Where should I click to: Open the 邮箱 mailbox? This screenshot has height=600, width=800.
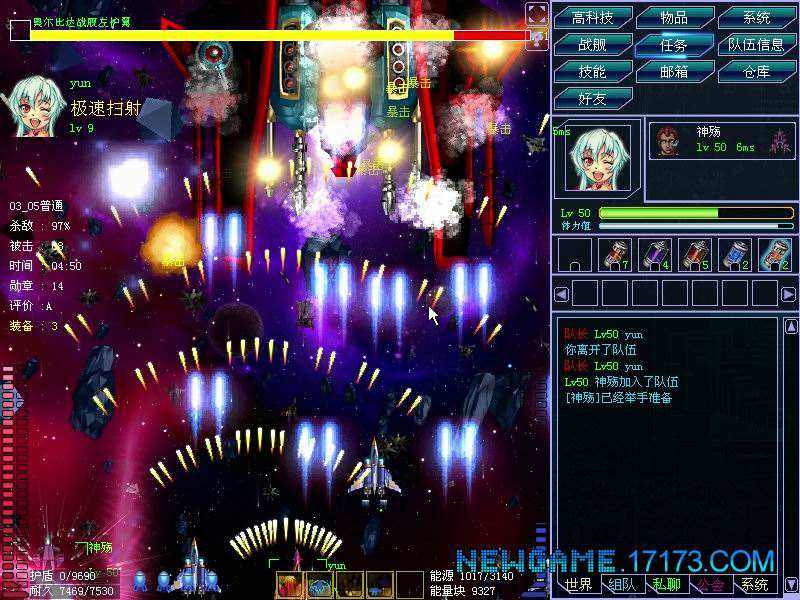[674, 72]
